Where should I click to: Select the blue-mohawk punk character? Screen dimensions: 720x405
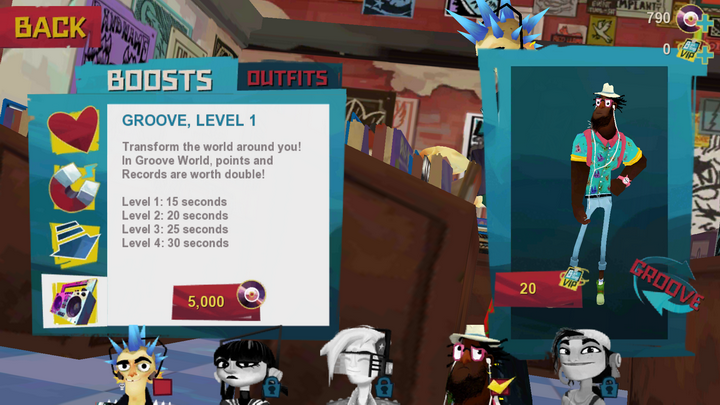tap(138, 370)
